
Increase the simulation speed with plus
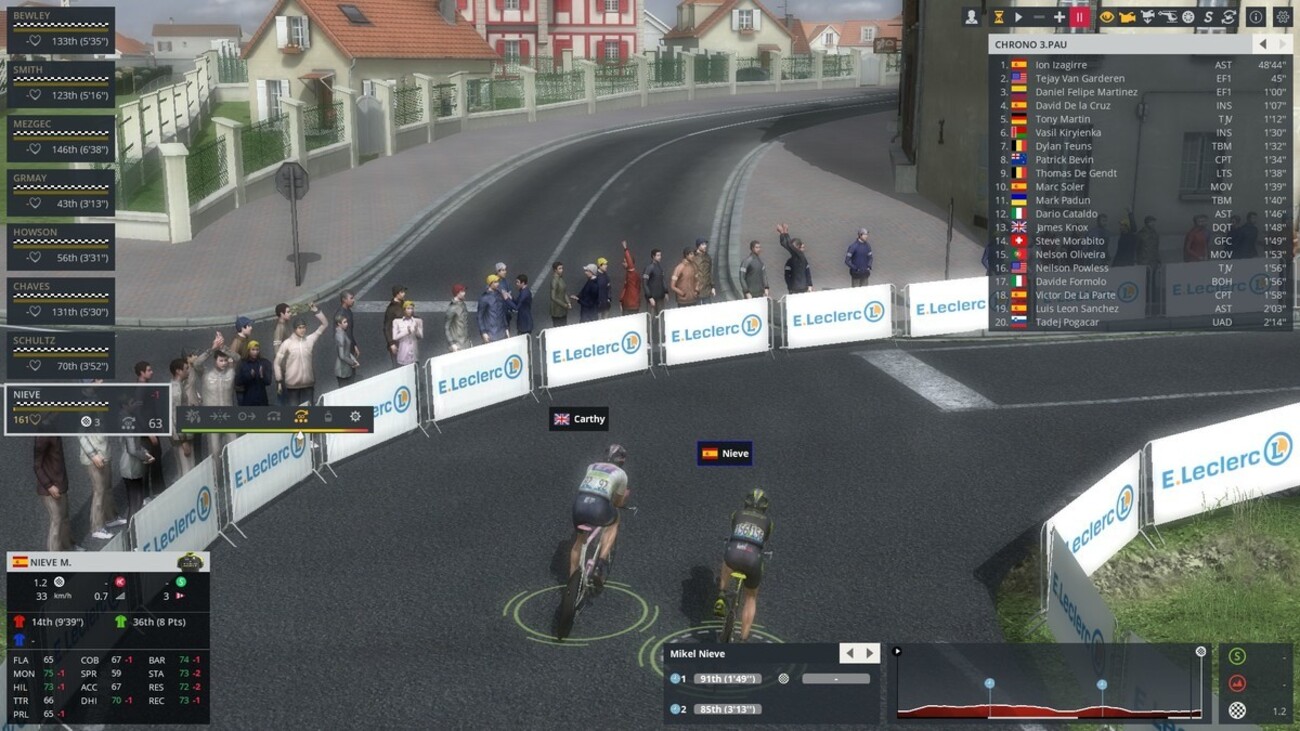(1059, 17)
